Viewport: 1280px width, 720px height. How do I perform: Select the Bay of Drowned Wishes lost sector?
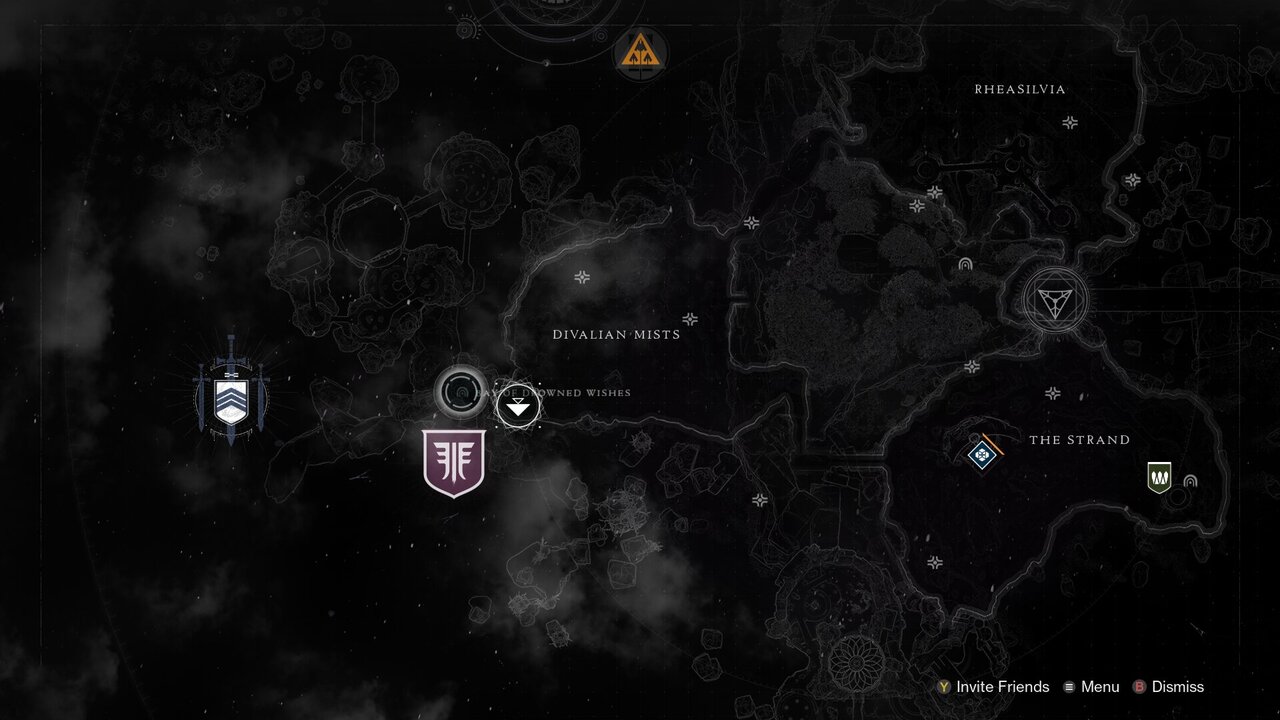click(x=516, y=409)
